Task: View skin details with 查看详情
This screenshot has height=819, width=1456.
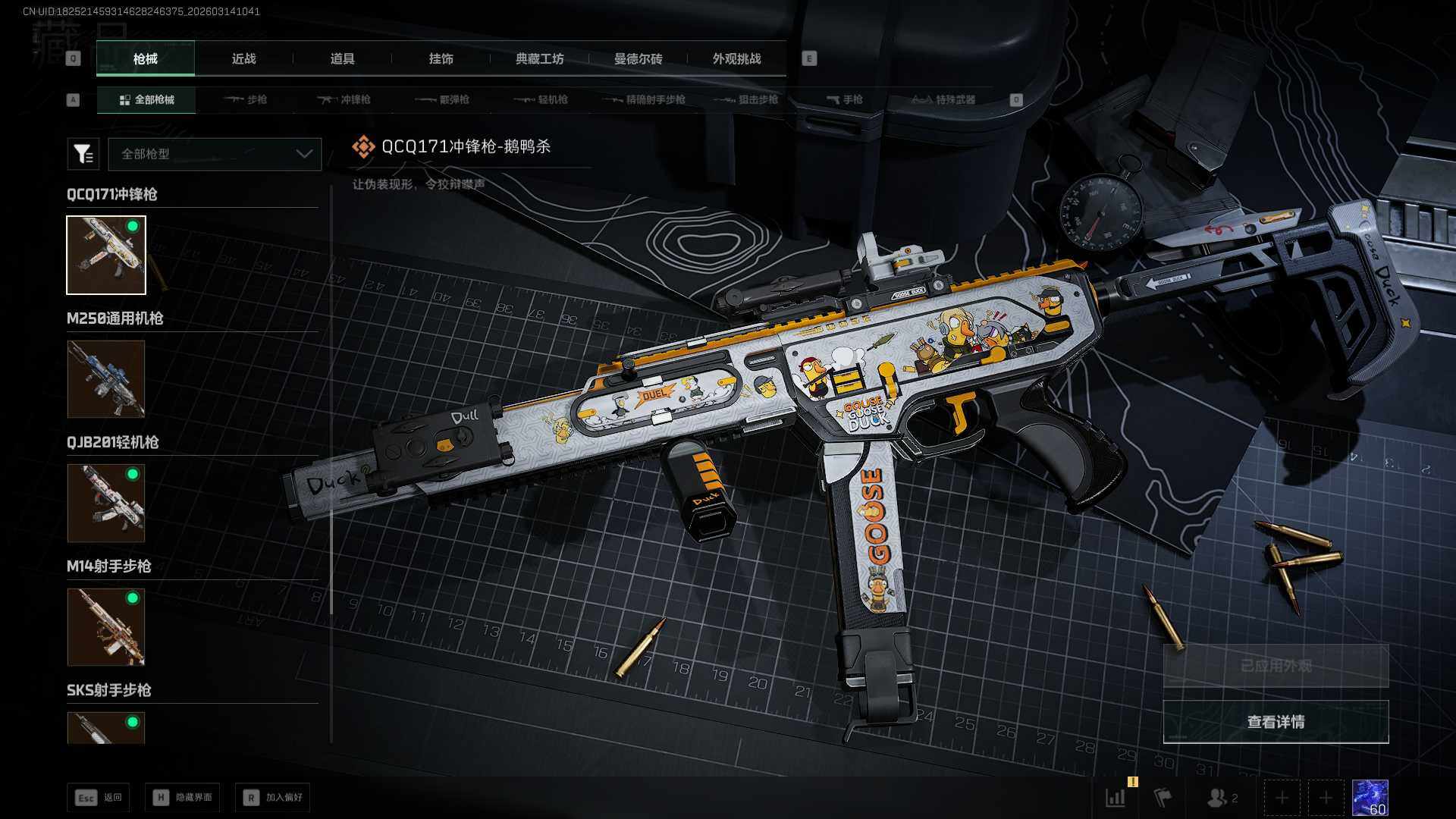Action: coord(1276,722)
